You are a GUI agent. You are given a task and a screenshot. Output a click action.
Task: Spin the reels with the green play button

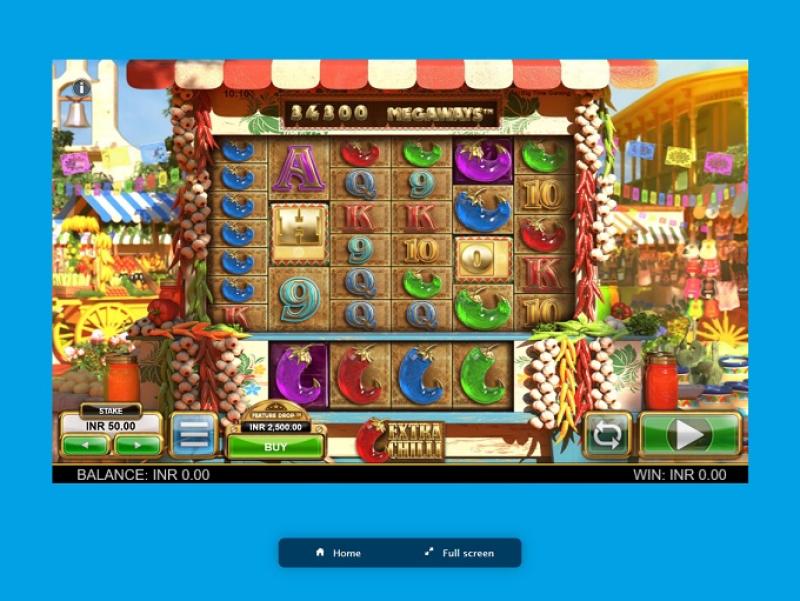[x=690, y=434]
